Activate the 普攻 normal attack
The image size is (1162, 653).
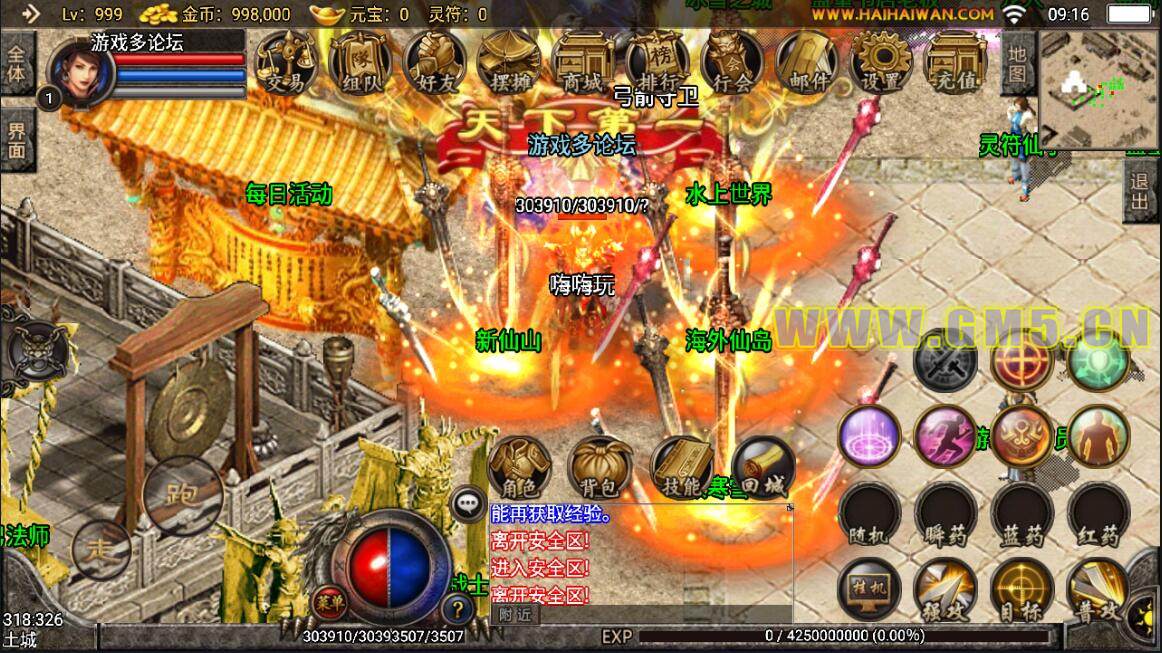(1097, 588)
